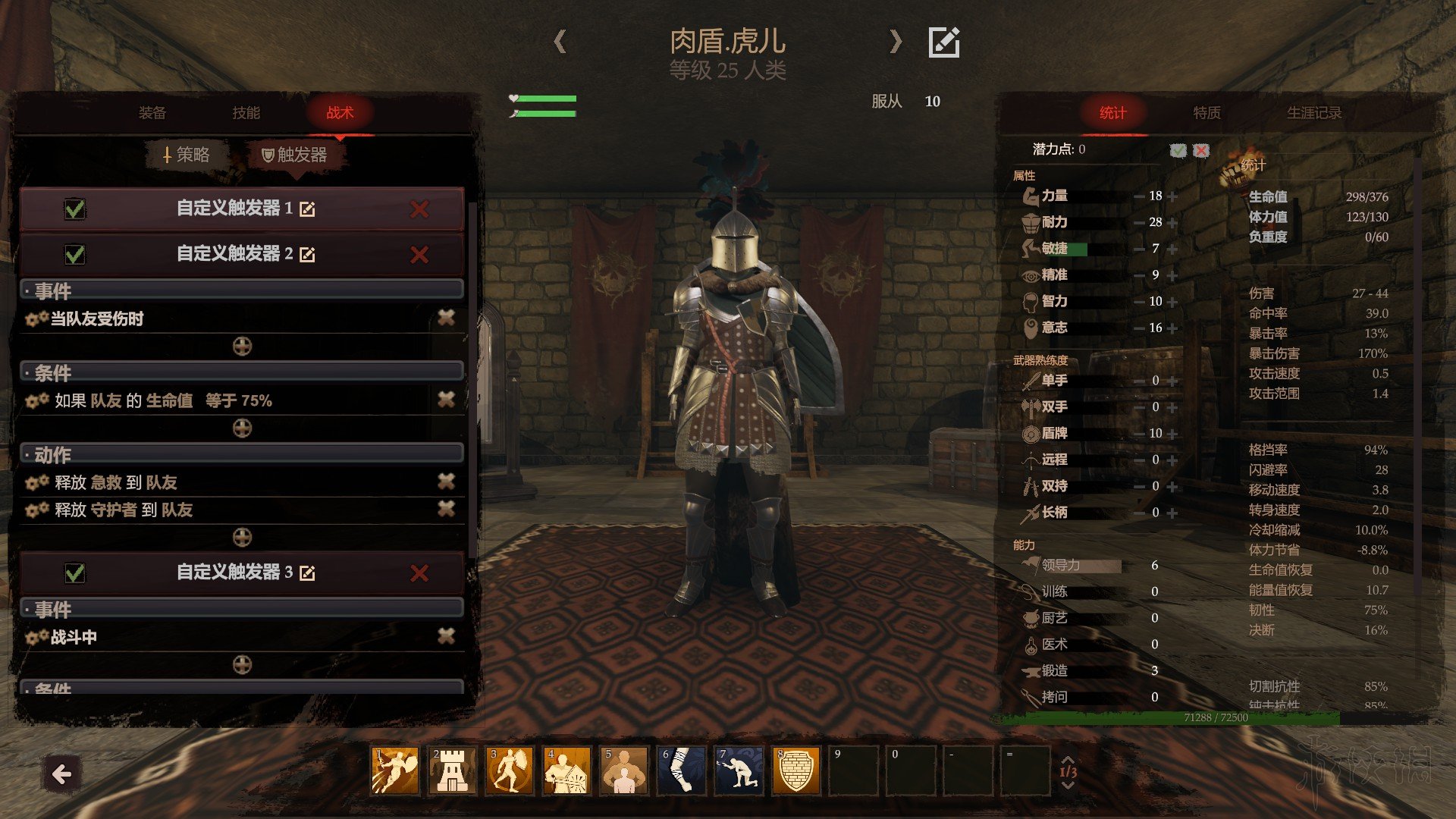Confirm potential points with green check
The height and width of the screenshot is (819, 1456).
(x=1178, y=150)
